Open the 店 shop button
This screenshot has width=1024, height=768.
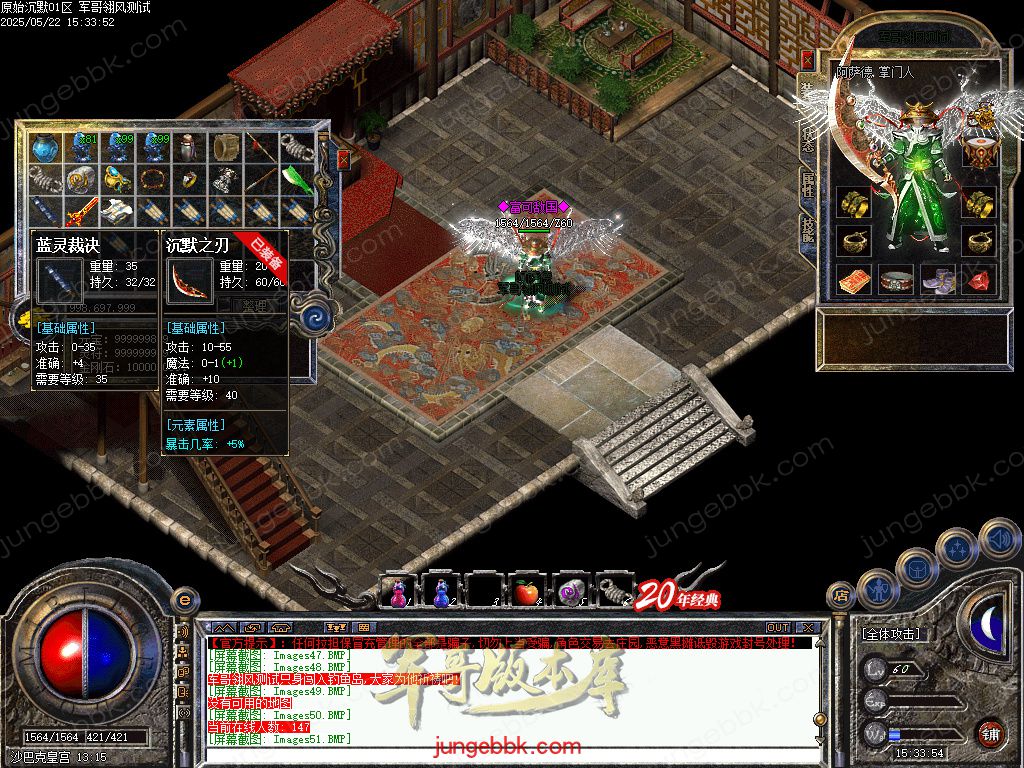tap(841, 598)
